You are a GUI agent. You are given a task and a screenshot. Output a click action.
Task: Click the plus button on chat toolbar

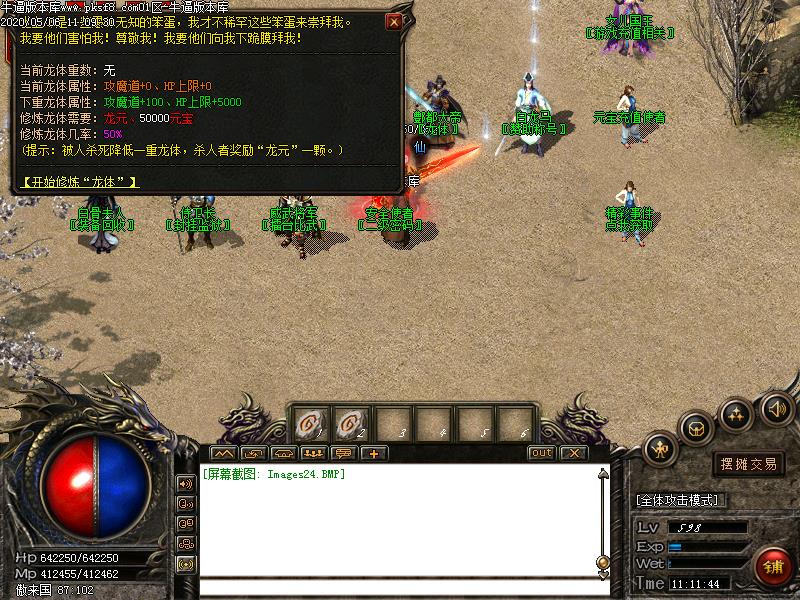(x=374, y=453)
